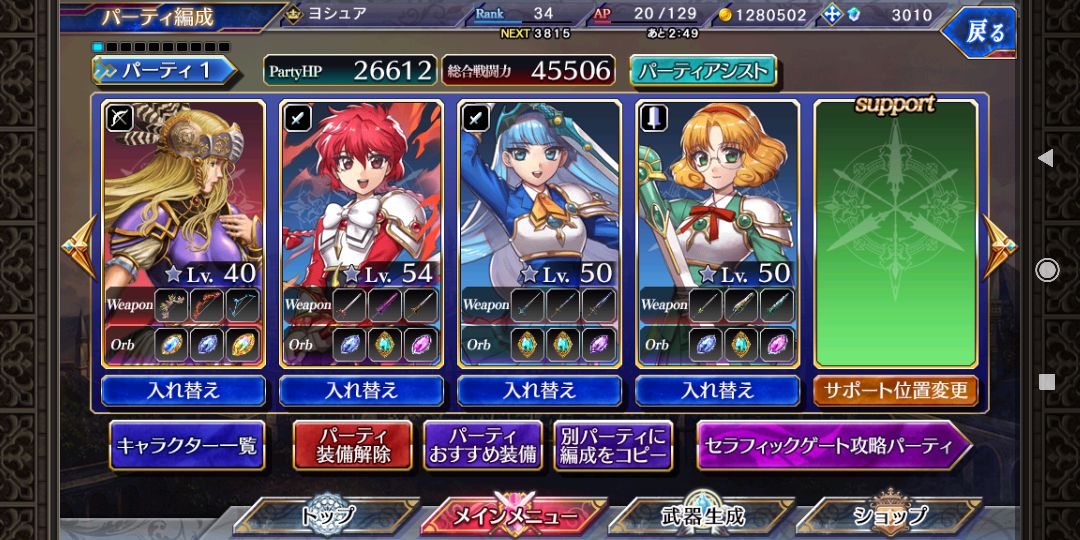Viewport: 1080px width, 540px height.
Task: Switch to 武器生成 weapon crafting
Action: pos(702,516)
